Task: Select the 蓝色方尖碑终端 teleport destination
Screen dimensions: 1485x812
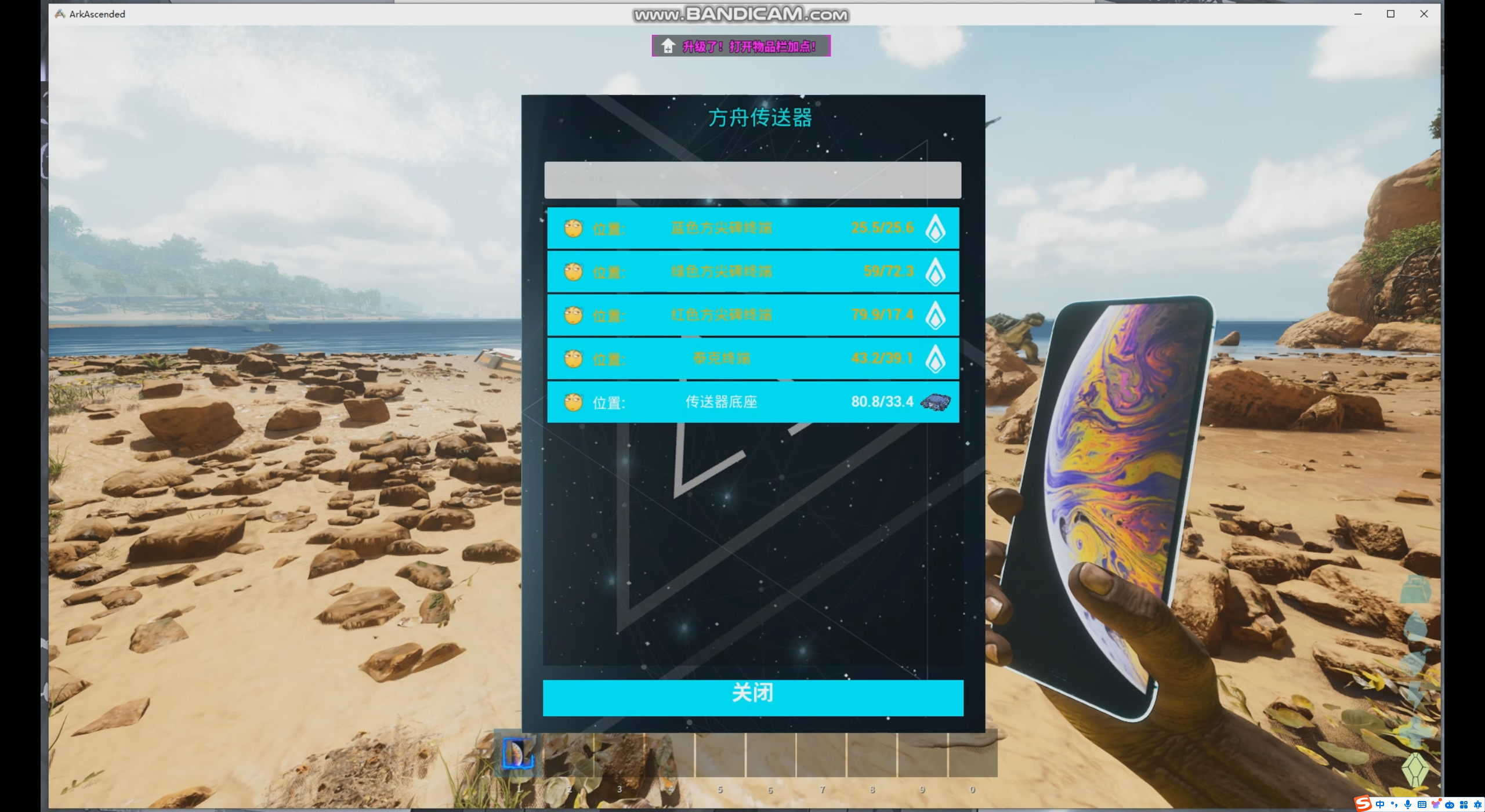Action: 752,228
